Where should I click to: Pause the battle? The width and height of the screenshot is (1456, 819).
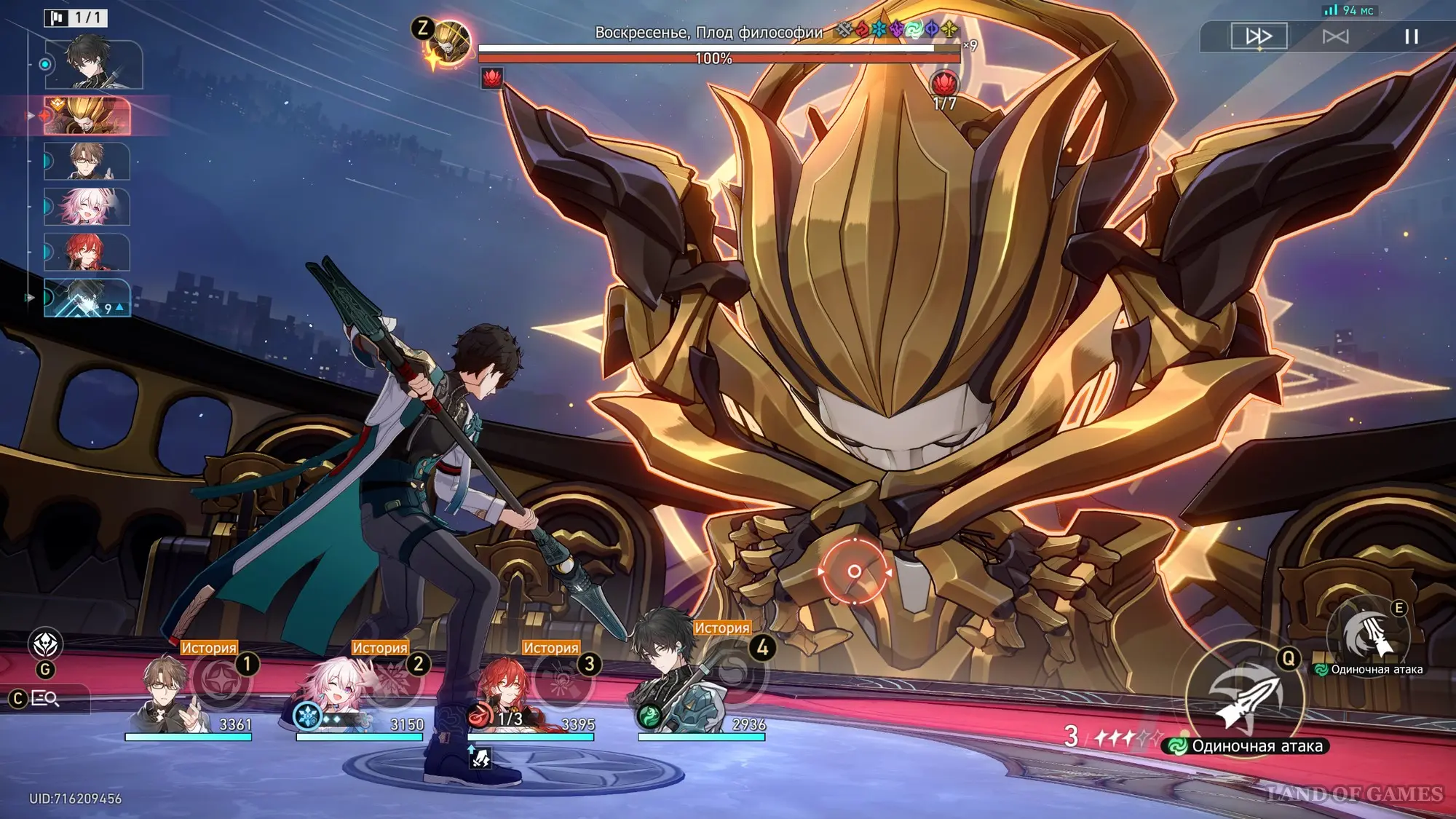coord(1411,36)
